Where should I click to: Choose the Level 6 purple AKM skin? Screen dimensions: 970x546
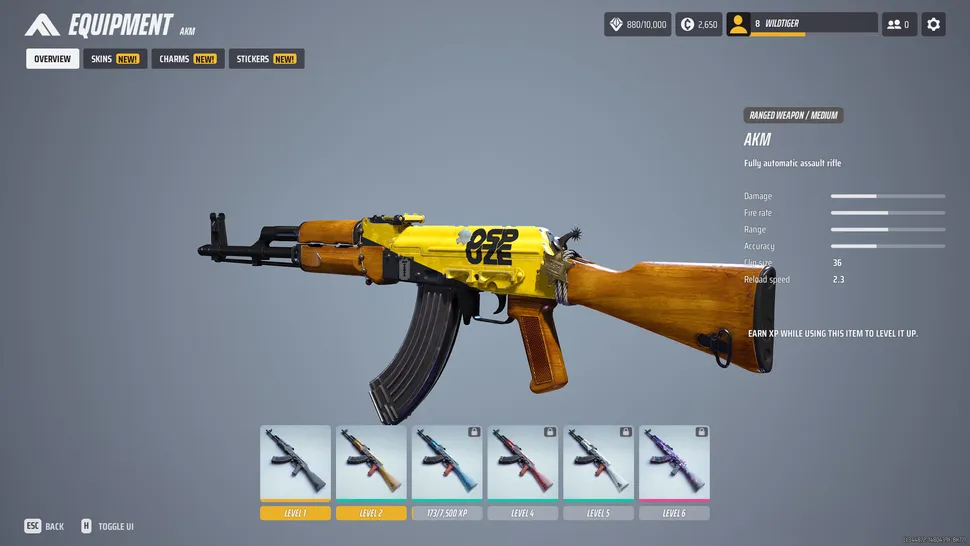pyautogui.click(x=674, y=463)
